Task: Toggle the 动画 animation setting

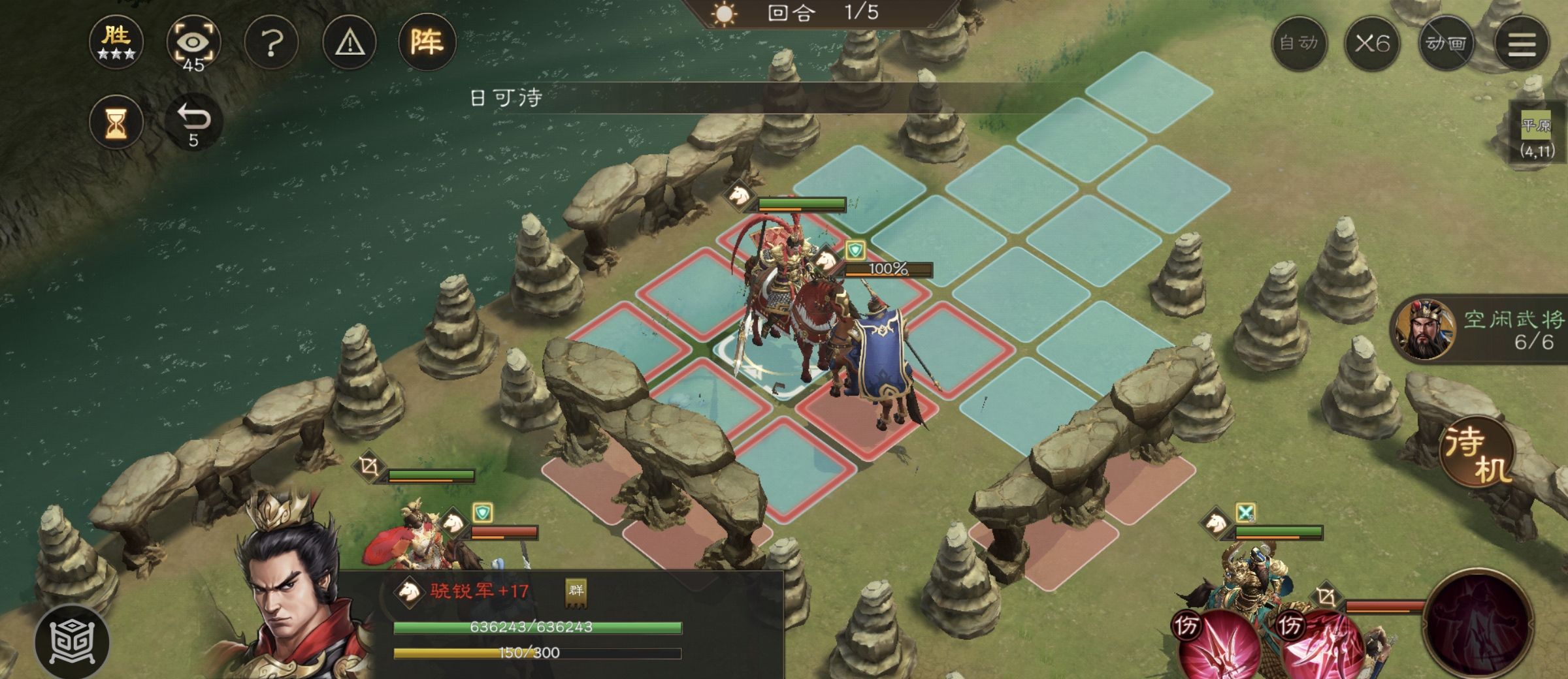Action: 1446,44
